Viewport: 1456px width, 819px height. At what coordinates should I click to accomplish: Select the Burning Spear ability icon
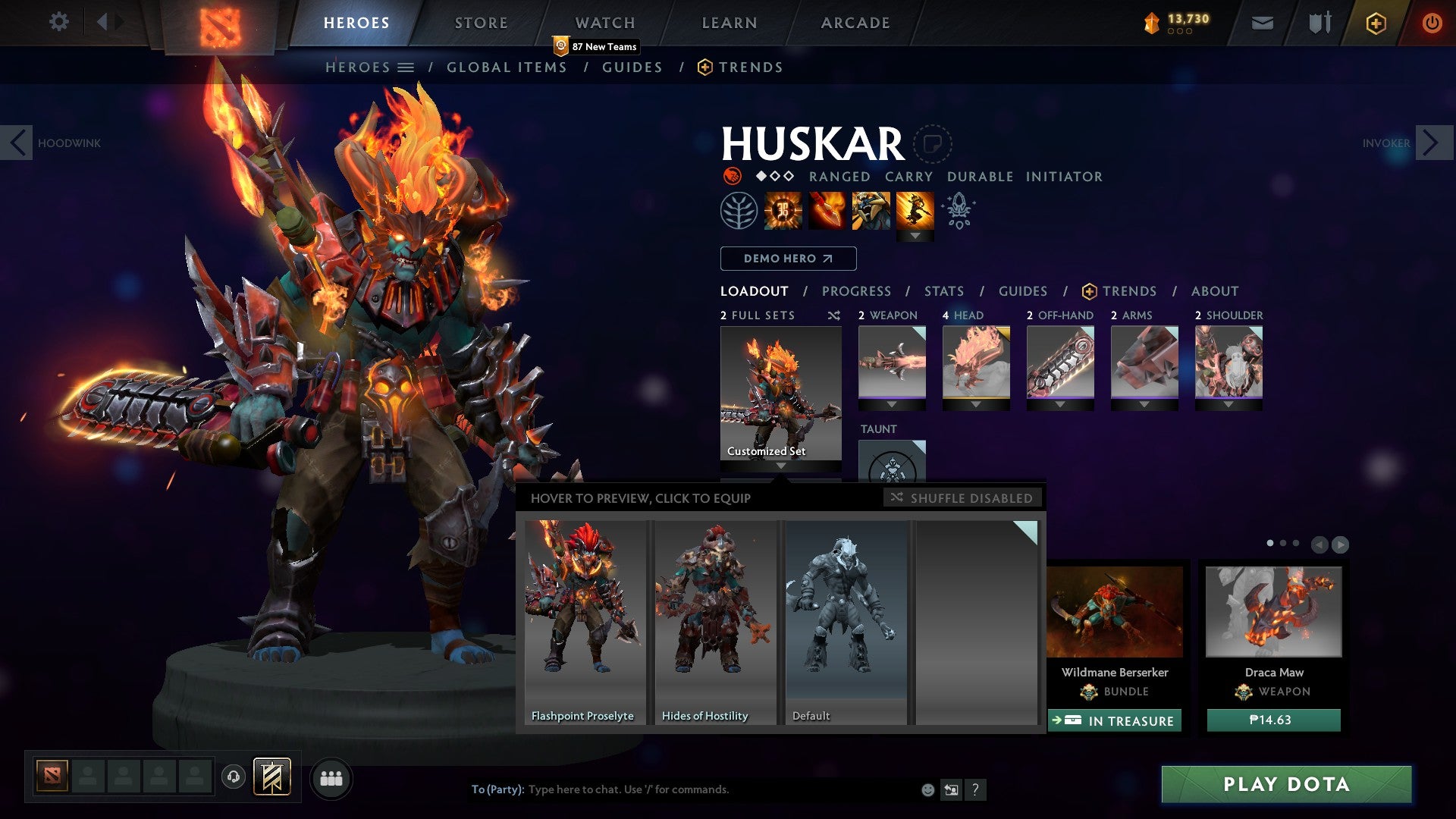coord(827,211)
